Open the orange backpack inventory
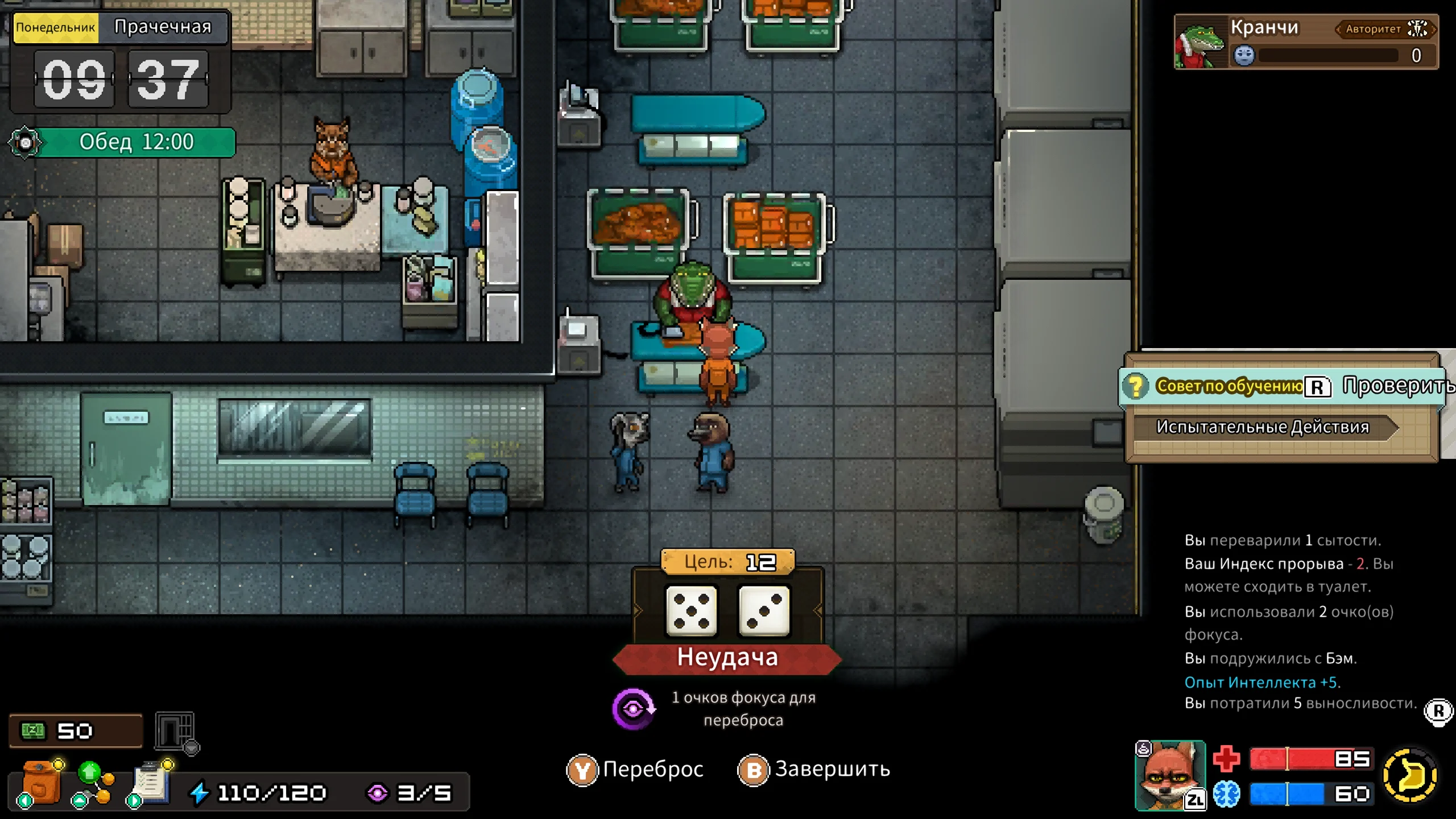The image size is (1456, 819). [x=41, y=784]
